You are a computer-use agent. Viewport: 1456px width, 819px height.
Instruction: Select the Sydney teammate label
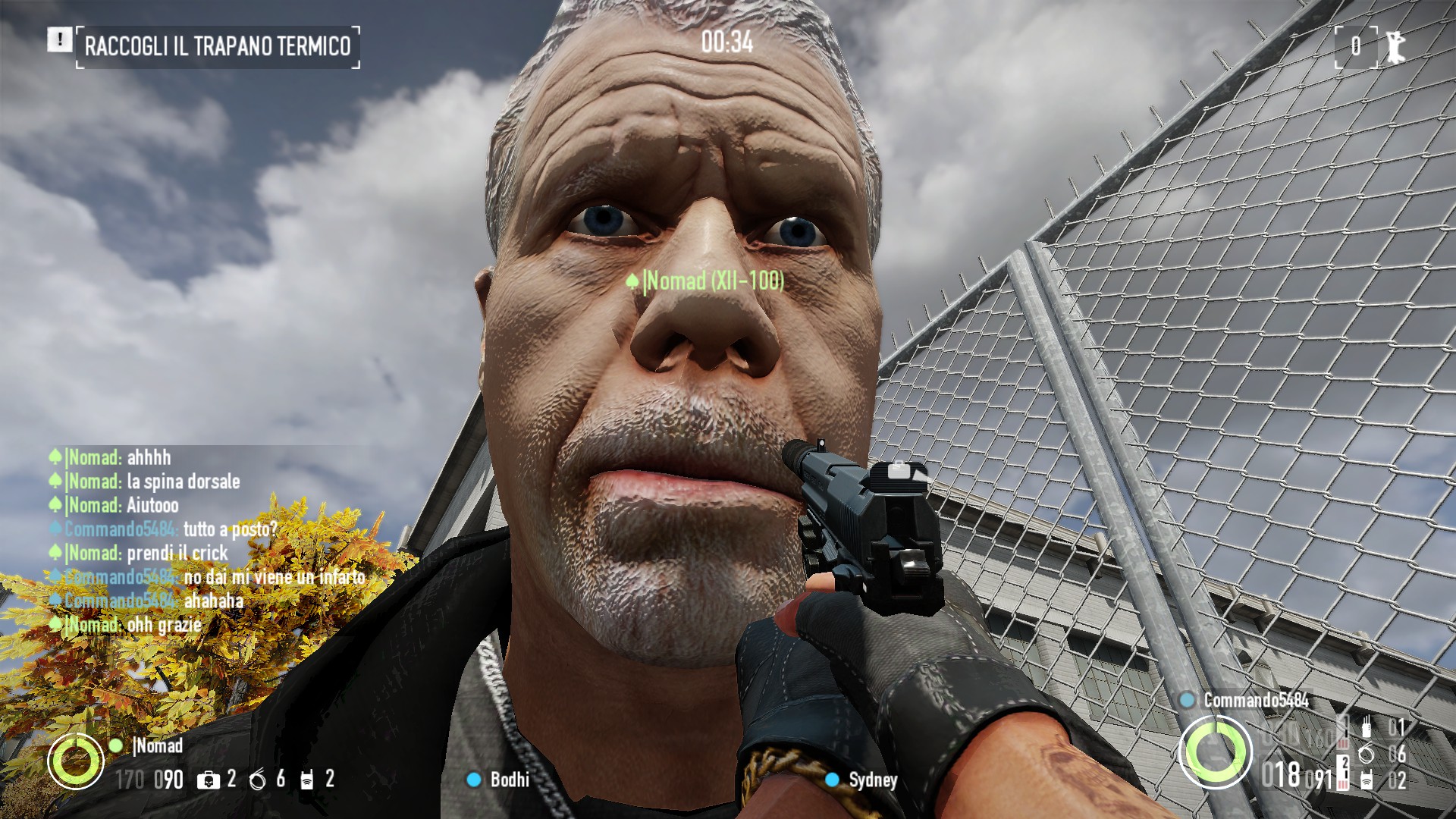(x=872, y=780)
